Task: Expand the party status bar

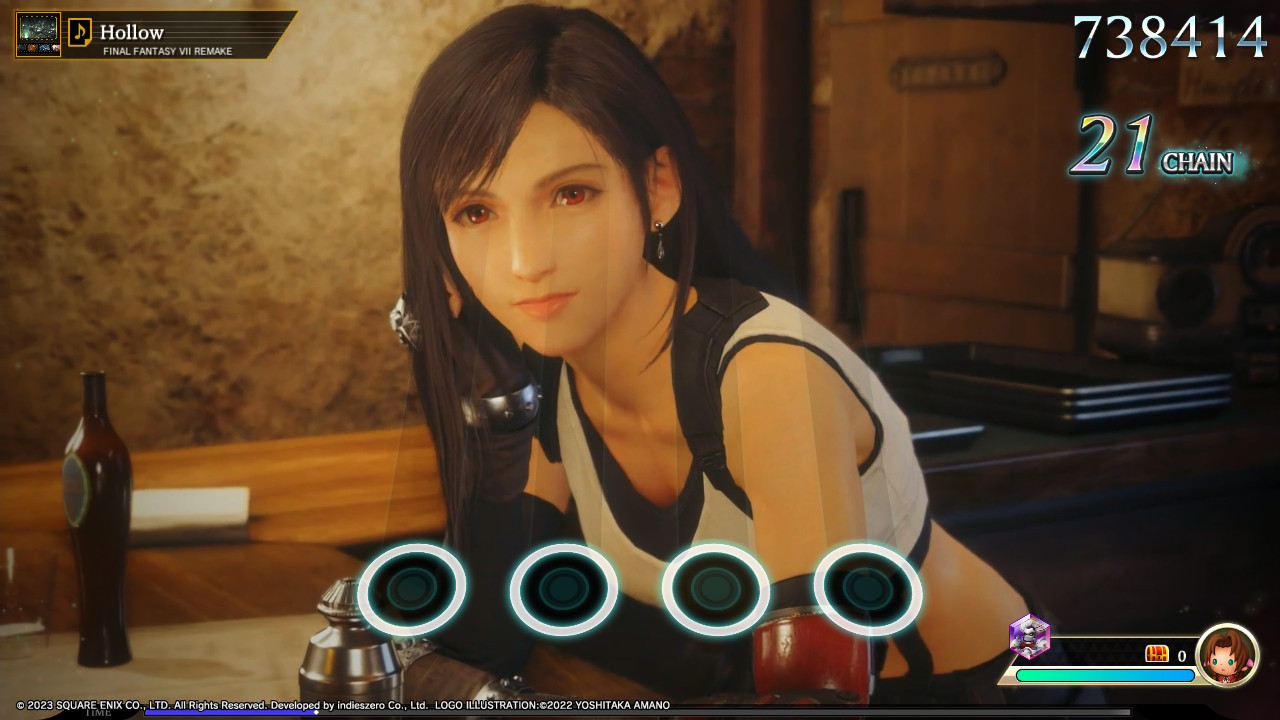Action: click(1120, 655)
